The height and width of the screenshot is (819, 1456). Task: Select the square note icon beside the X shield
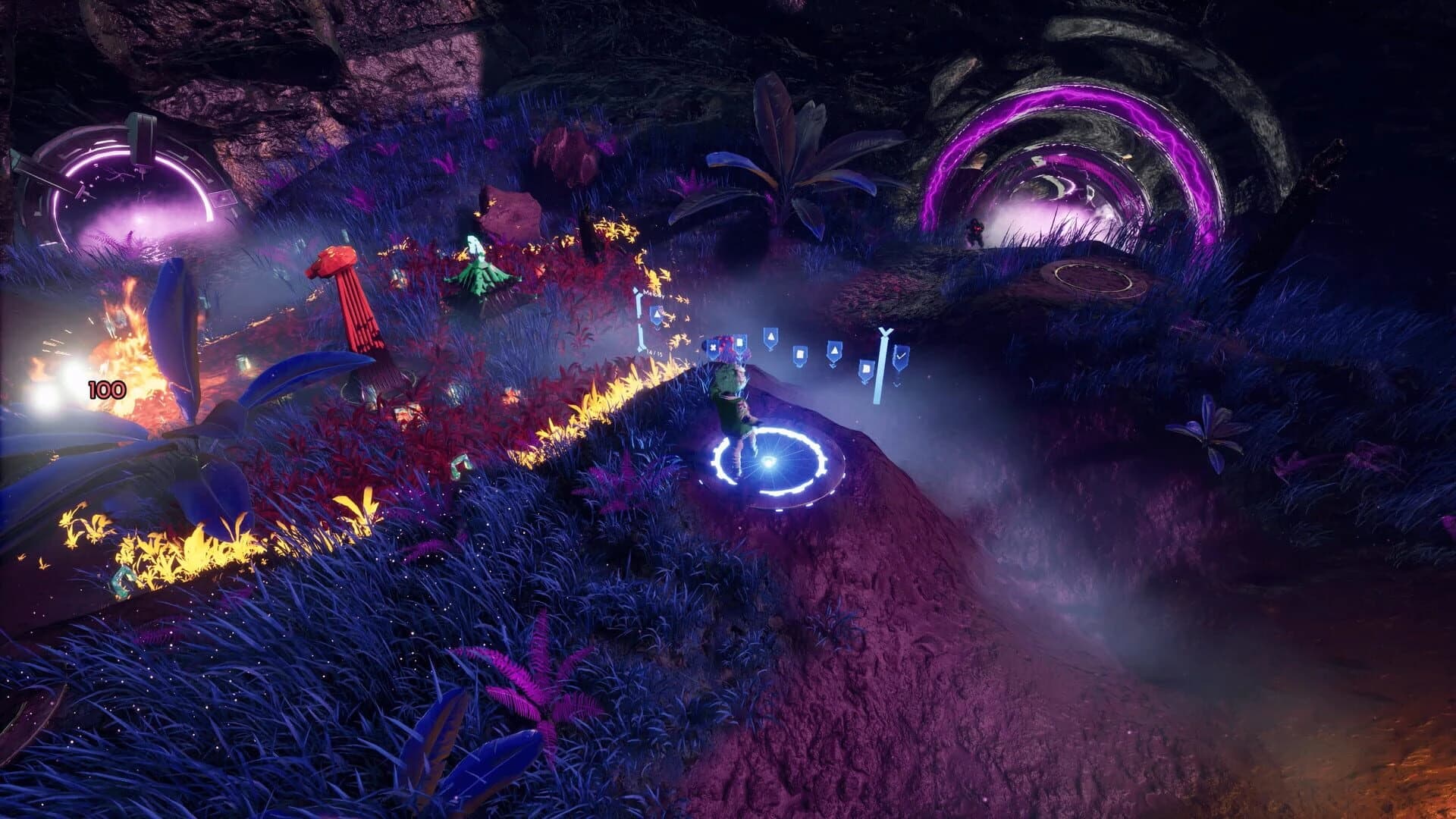coord(741,342)
